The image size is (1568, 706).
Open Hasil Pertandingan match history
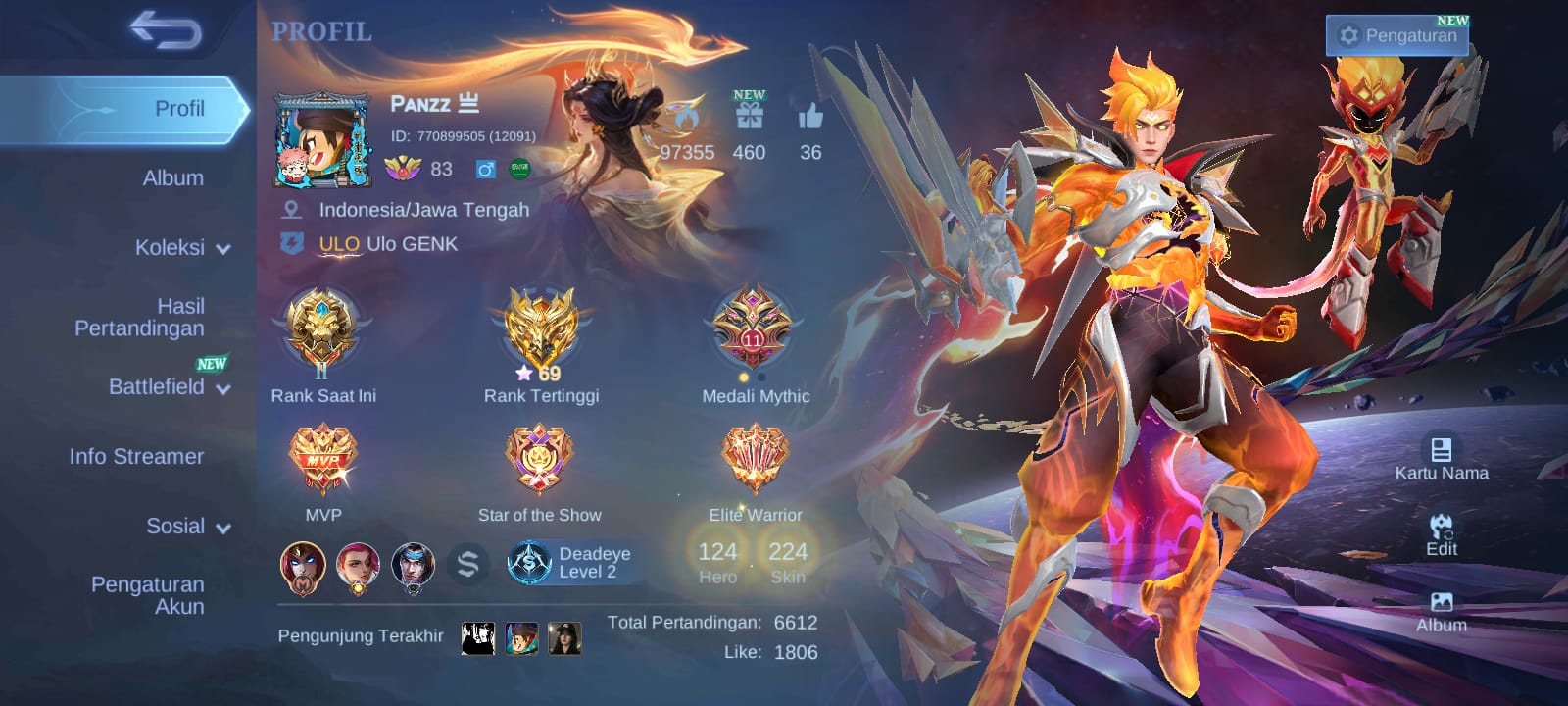(140, 318)
